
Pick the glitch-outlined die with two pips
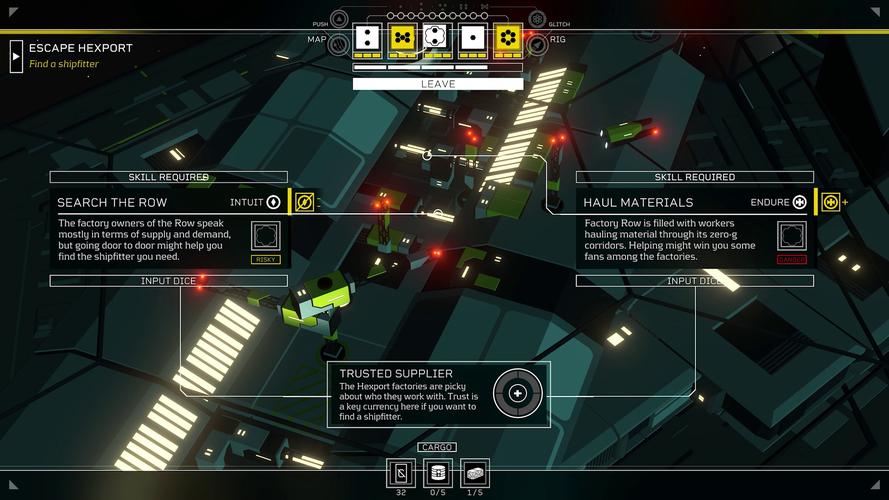(435, 38)
